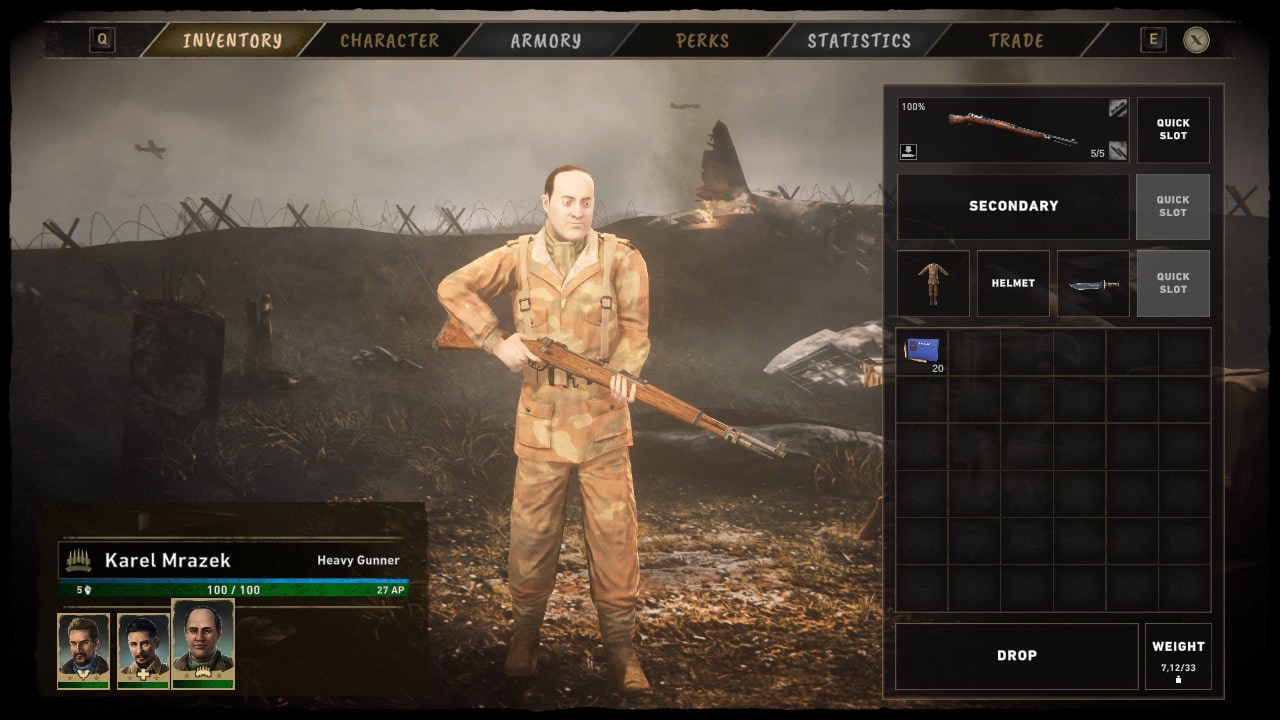Switch to the Character tab
Image resolution: width=1280 pixels, height=720 pixels.
coord(389,41)
